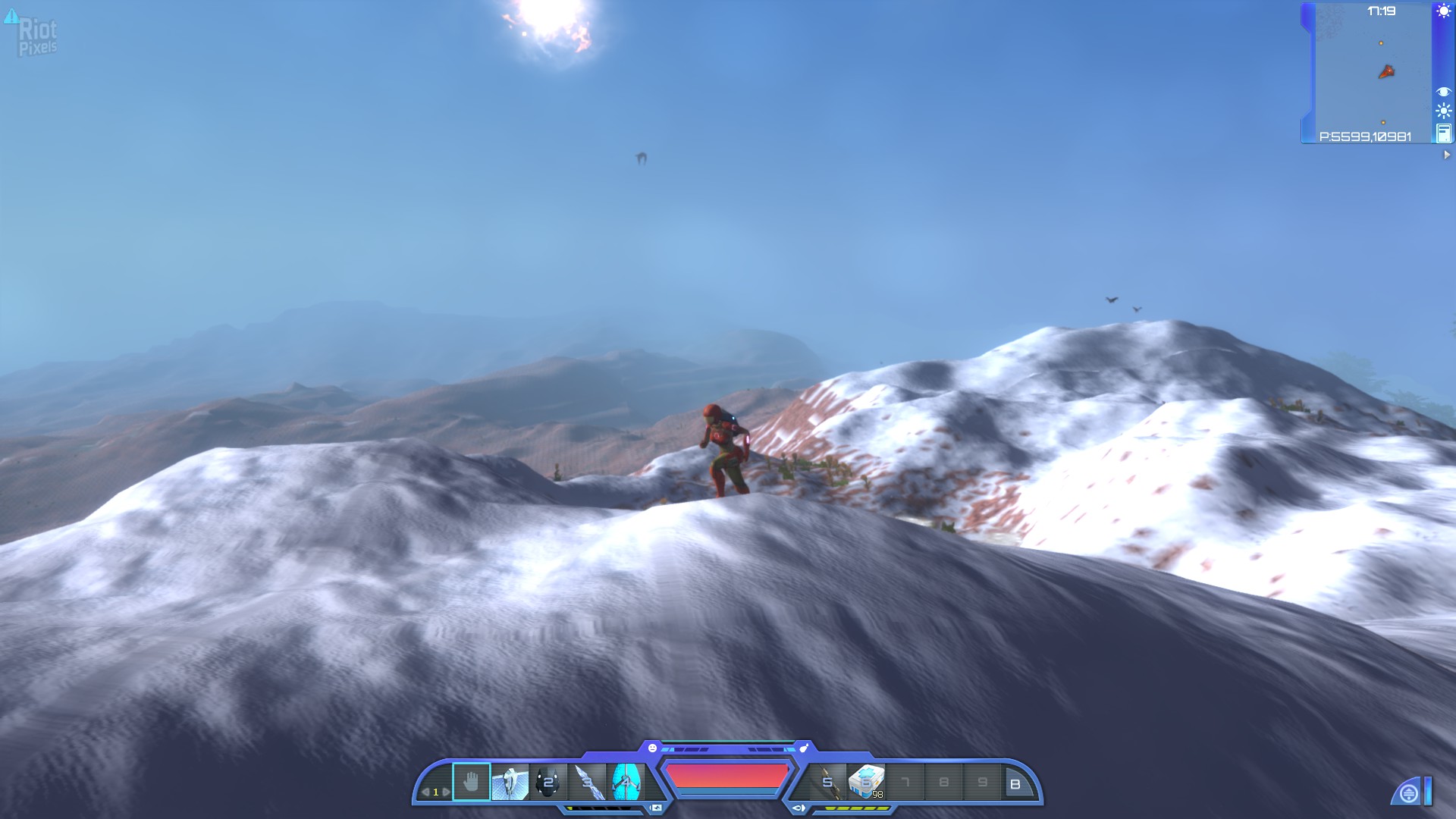Click the B button on the hotbar
Image resolution: width=1456 pixels, height=819 pixels.
tap(1015, 784)
